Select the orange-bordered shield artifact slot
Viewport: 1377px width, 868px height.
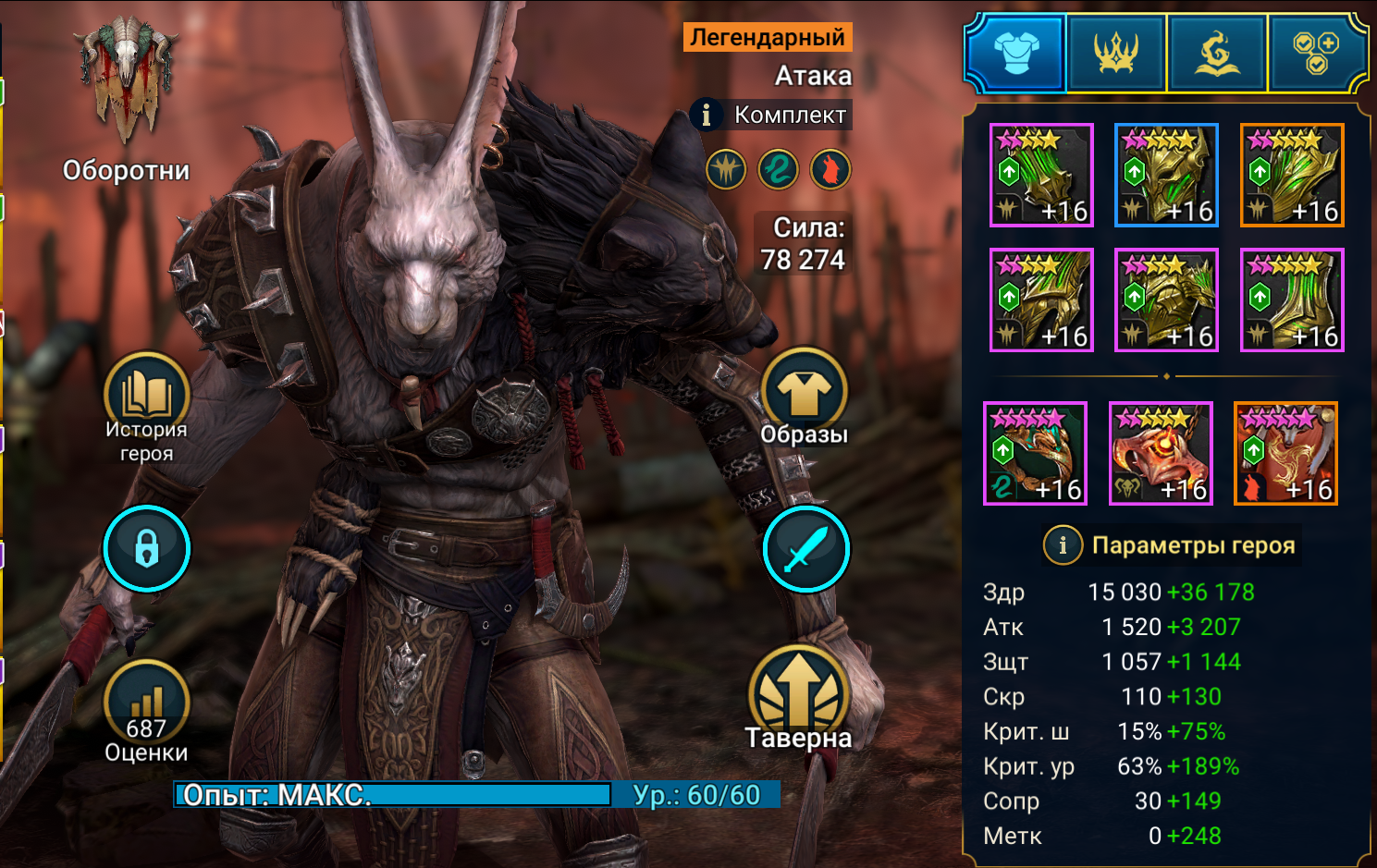tap(1291, 175)
